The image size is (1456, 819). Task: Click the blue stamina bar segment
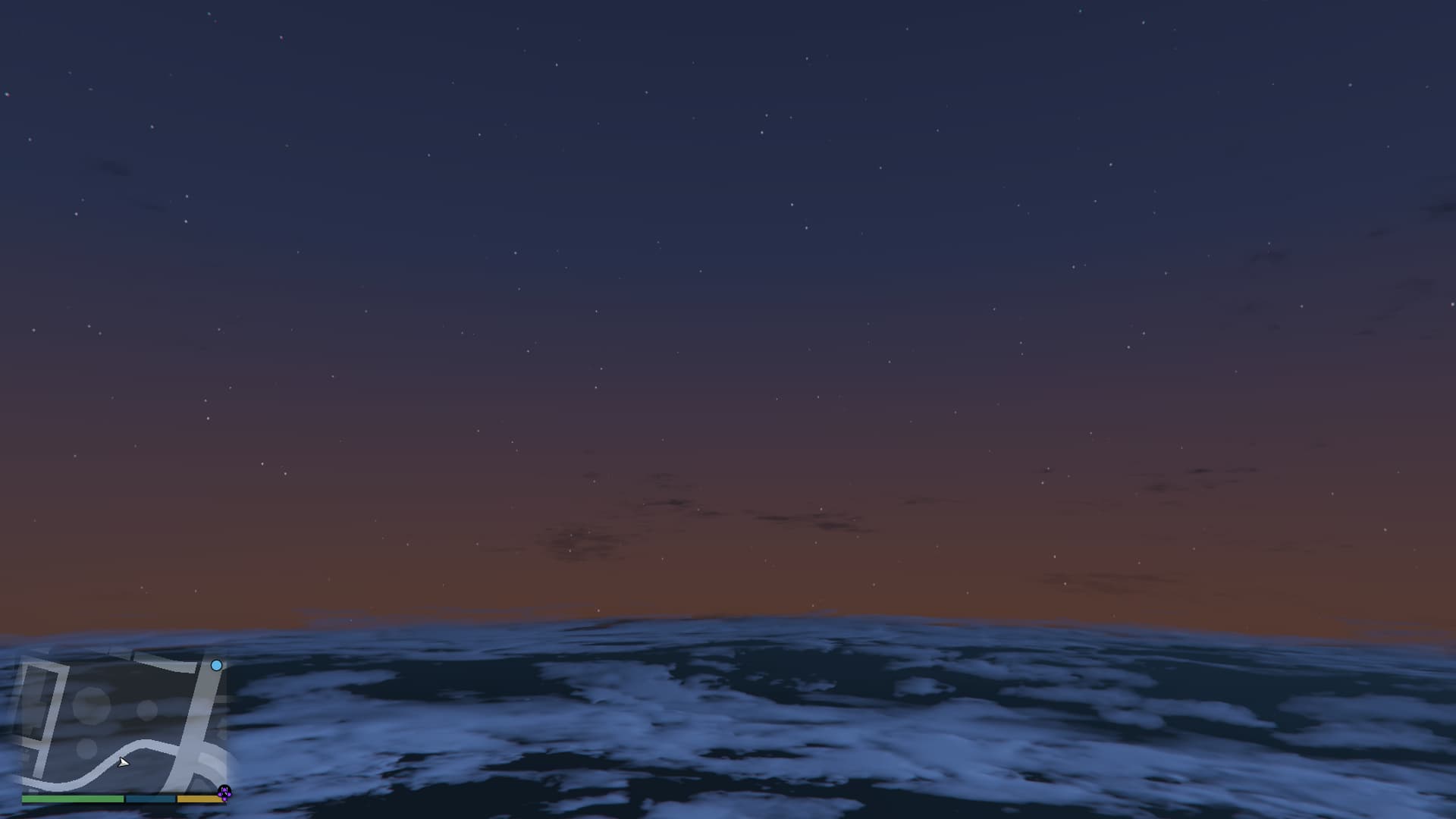pos(149,799)
